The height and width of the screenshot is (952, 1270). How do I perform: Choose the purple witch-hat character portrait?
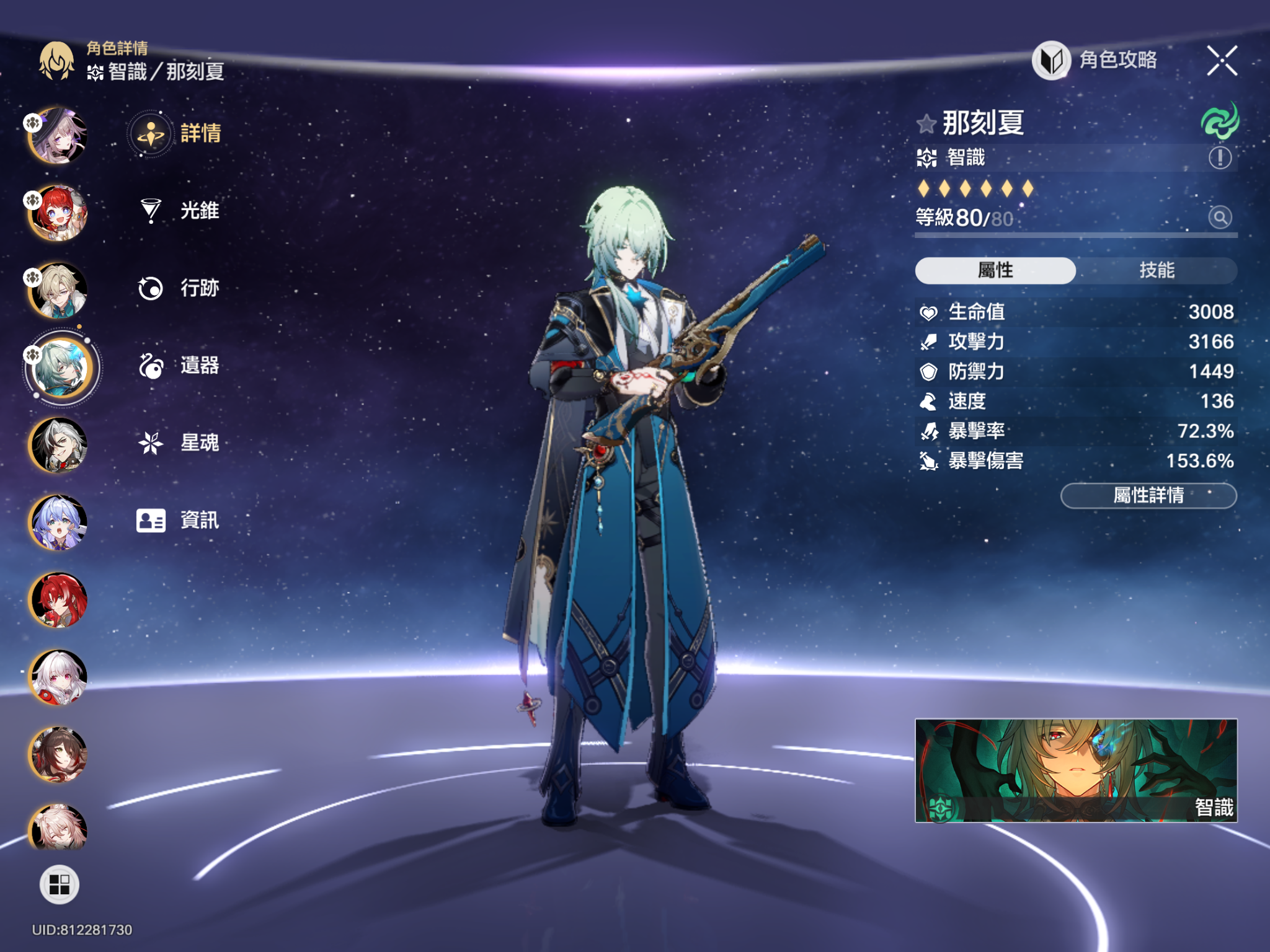click(x=58, y=136)
